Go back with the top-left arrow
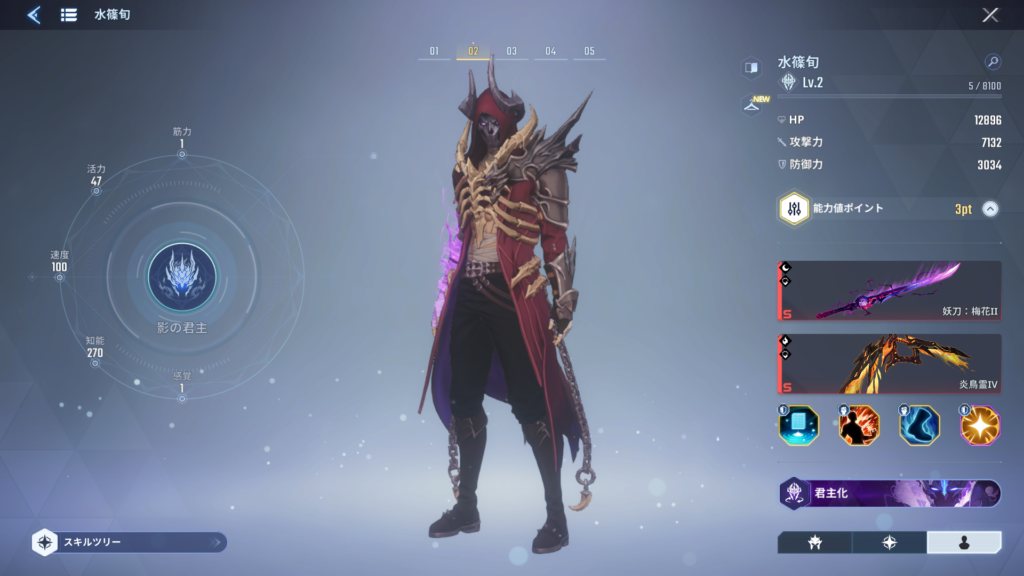This screenshot has width=1024, height=576. point(33,15)
